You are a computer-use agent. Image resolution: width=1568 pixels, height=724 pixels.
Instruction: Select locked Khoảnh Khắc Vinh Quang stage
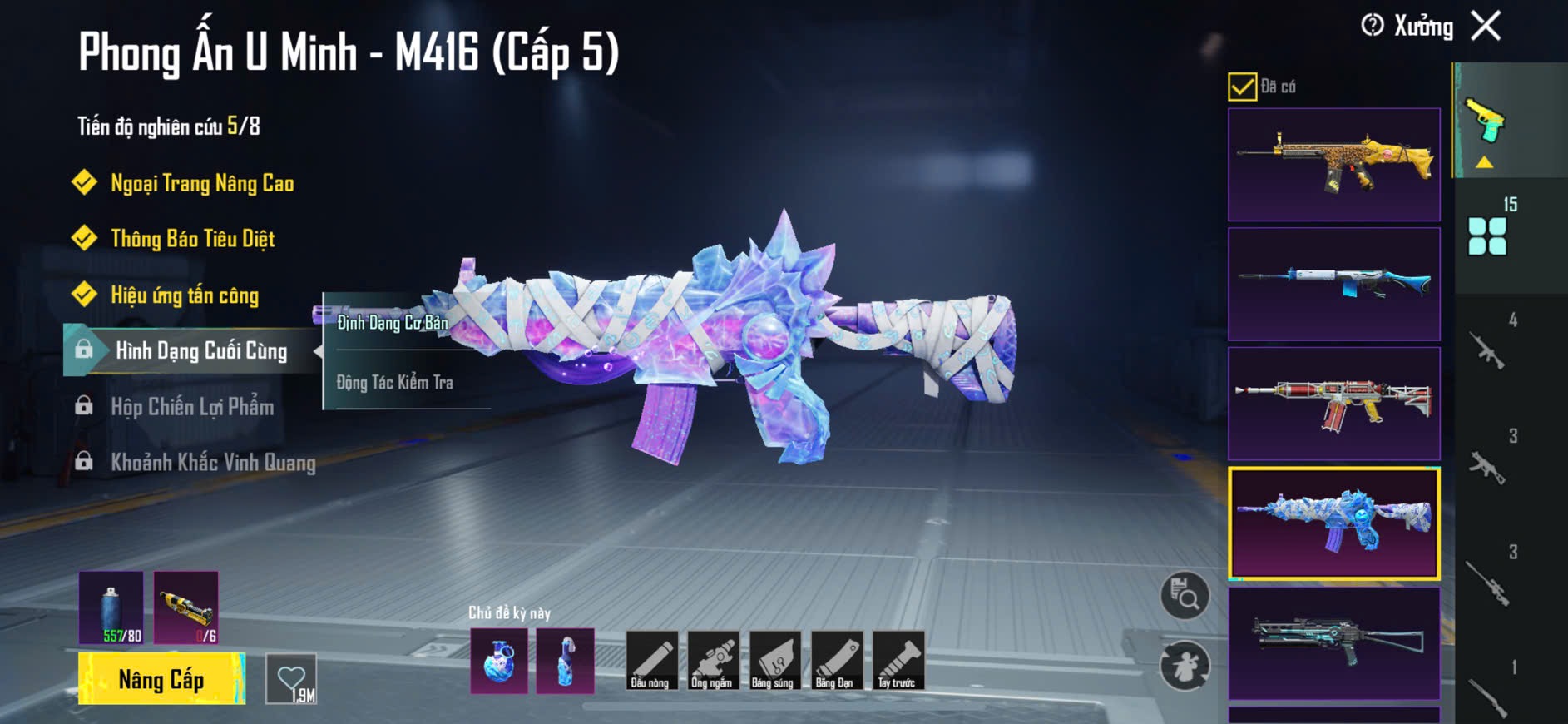[212, 463]
